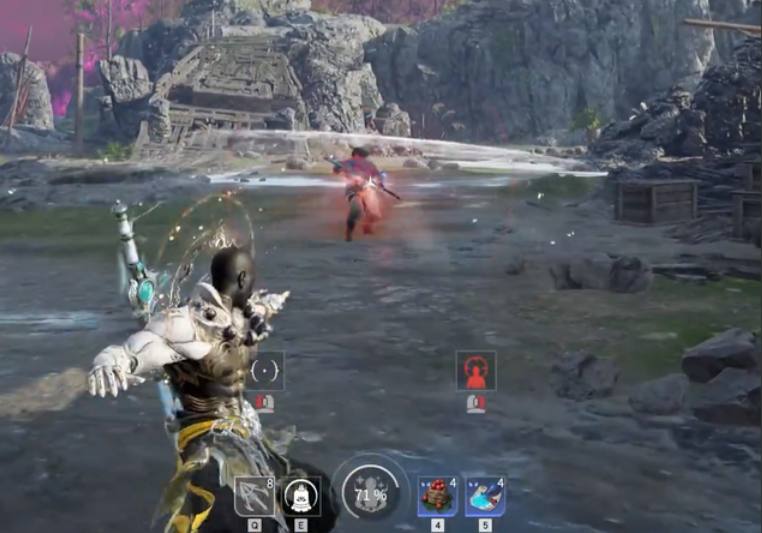Viewport: 762px width, 533px height.
Task: Use the red berry item slot
Action: click(x=437, y=496)
